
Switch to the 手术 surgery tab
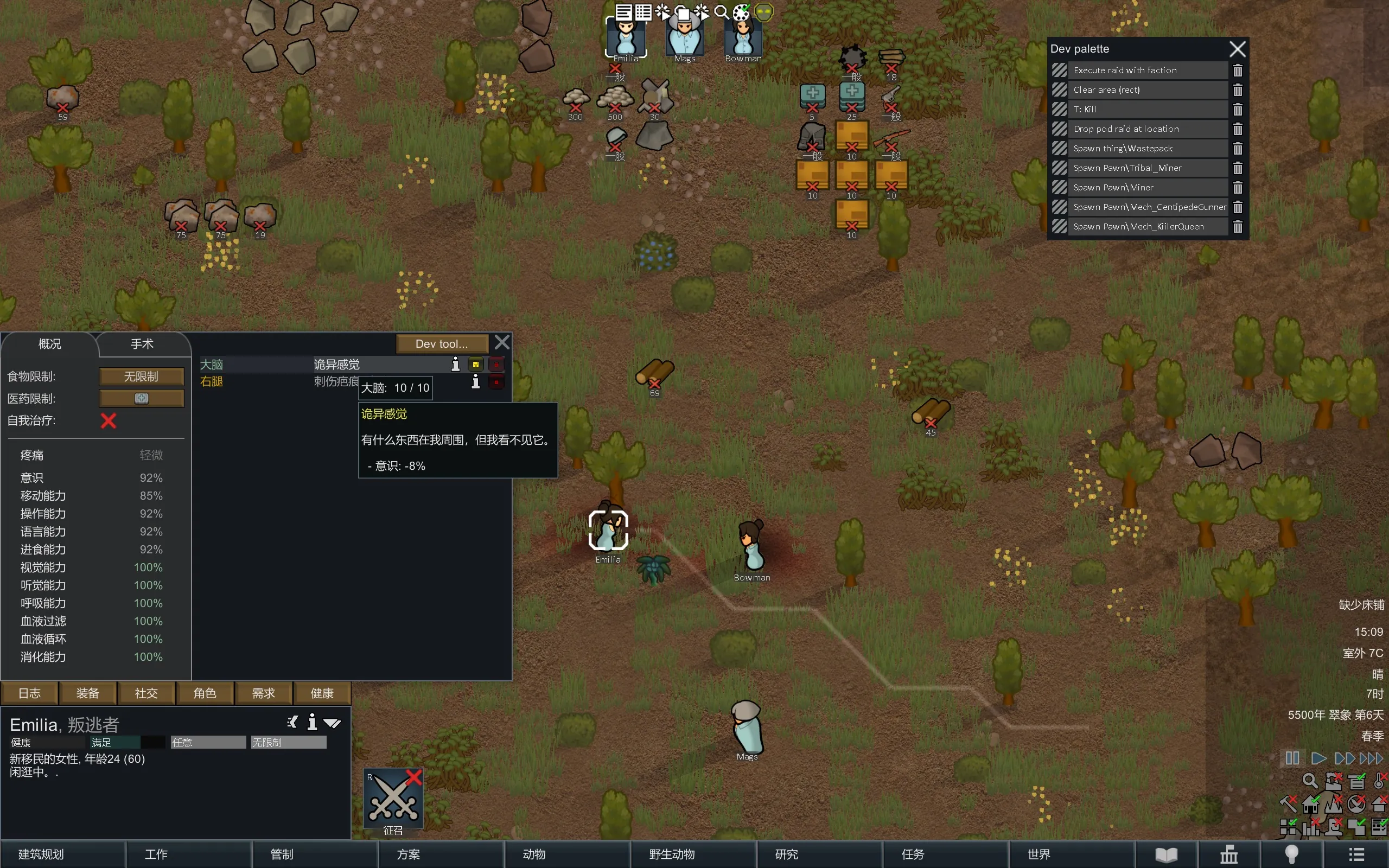click(x=142, y=344)
